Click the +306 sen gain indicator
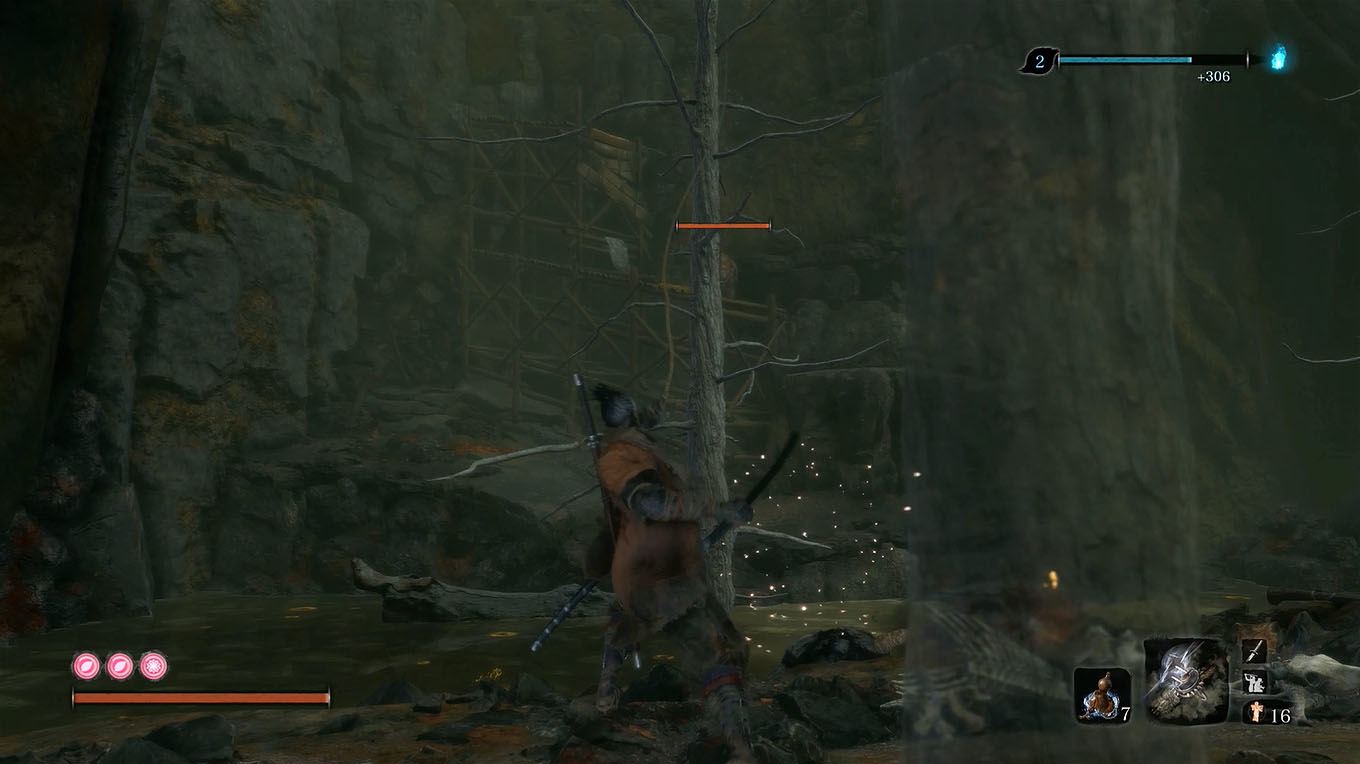 tap(1211, 74)
